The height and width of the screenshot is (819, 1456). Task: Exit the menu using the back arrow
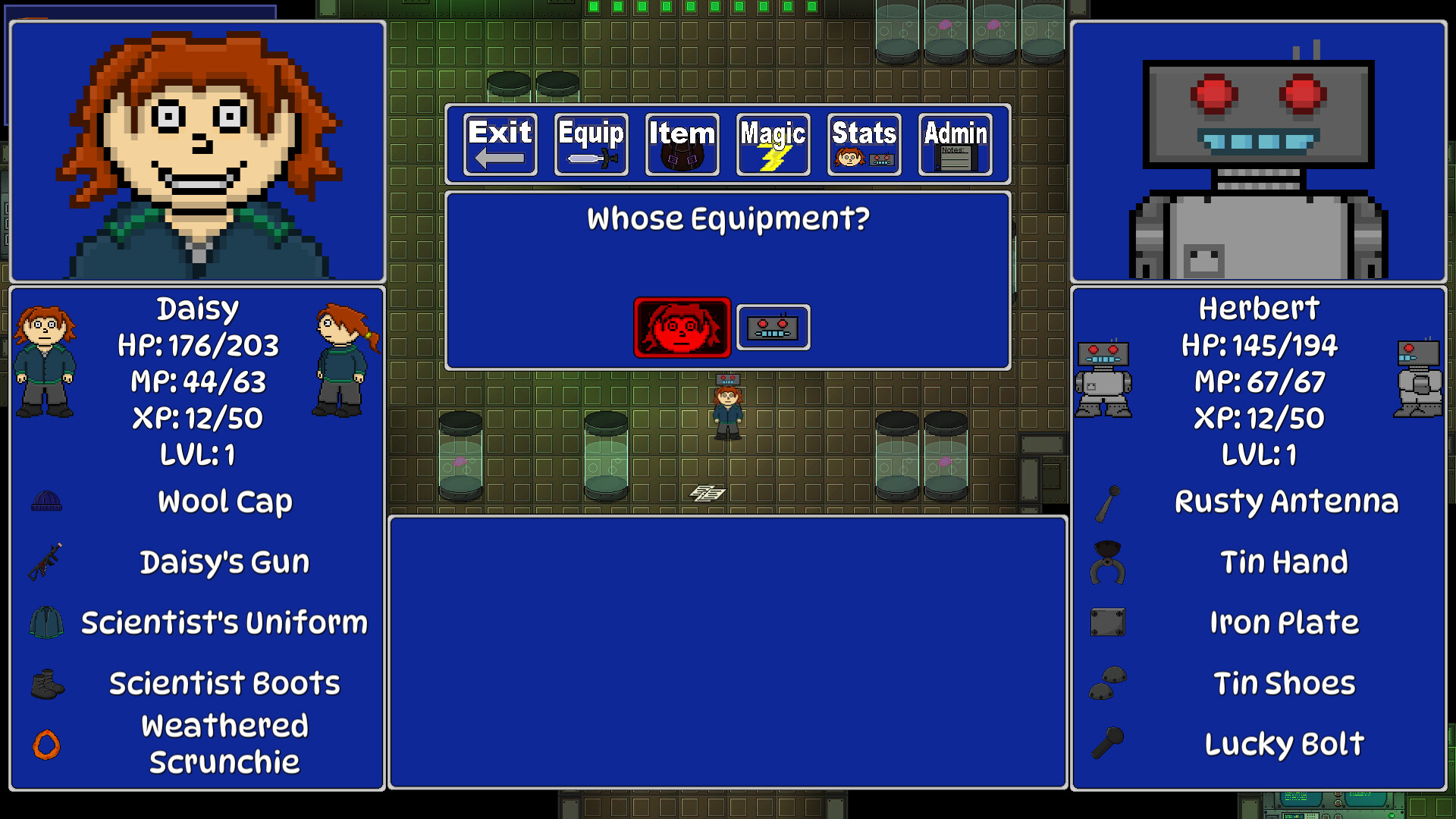point(499,144)
